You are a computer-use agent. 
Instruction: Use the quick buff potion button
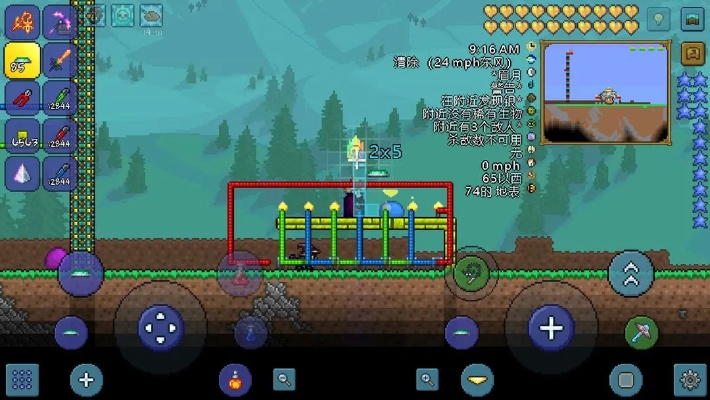click(x=235, y=380)
